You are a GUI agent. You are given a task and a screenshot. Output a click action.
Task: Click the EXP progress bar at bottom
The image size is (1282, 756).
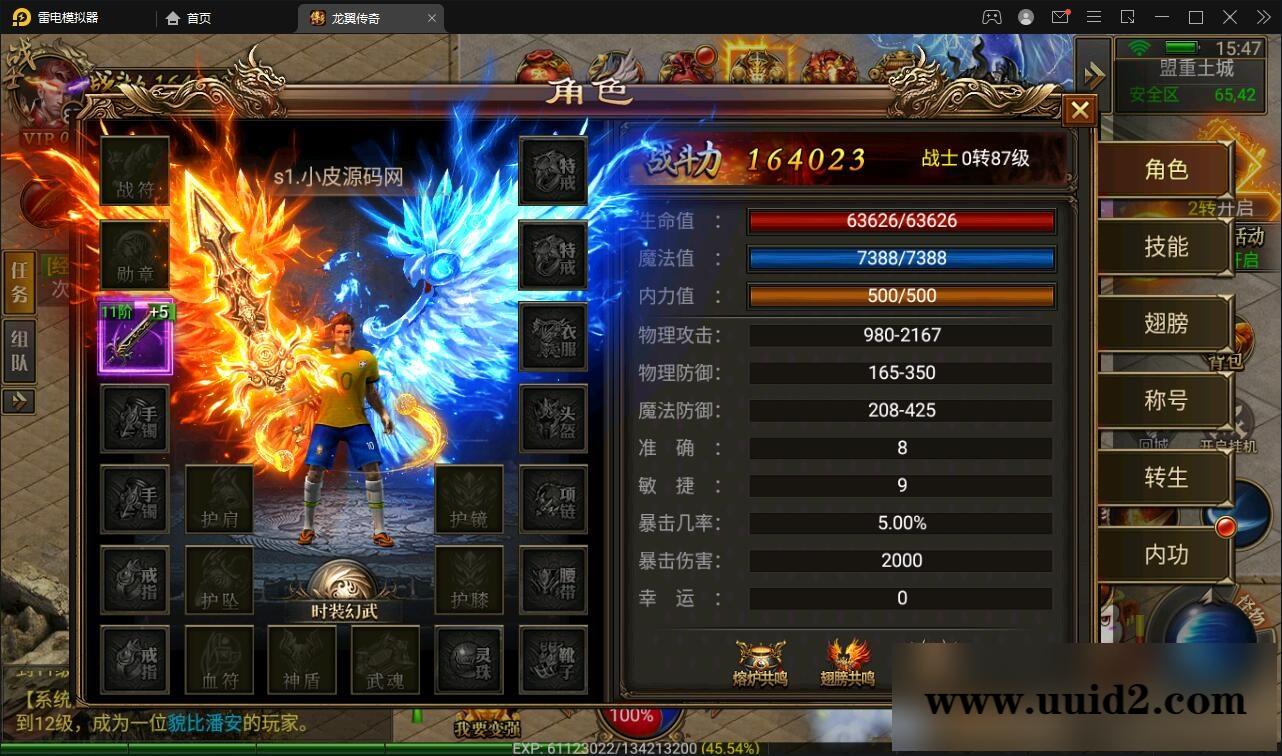coord(640,746)
